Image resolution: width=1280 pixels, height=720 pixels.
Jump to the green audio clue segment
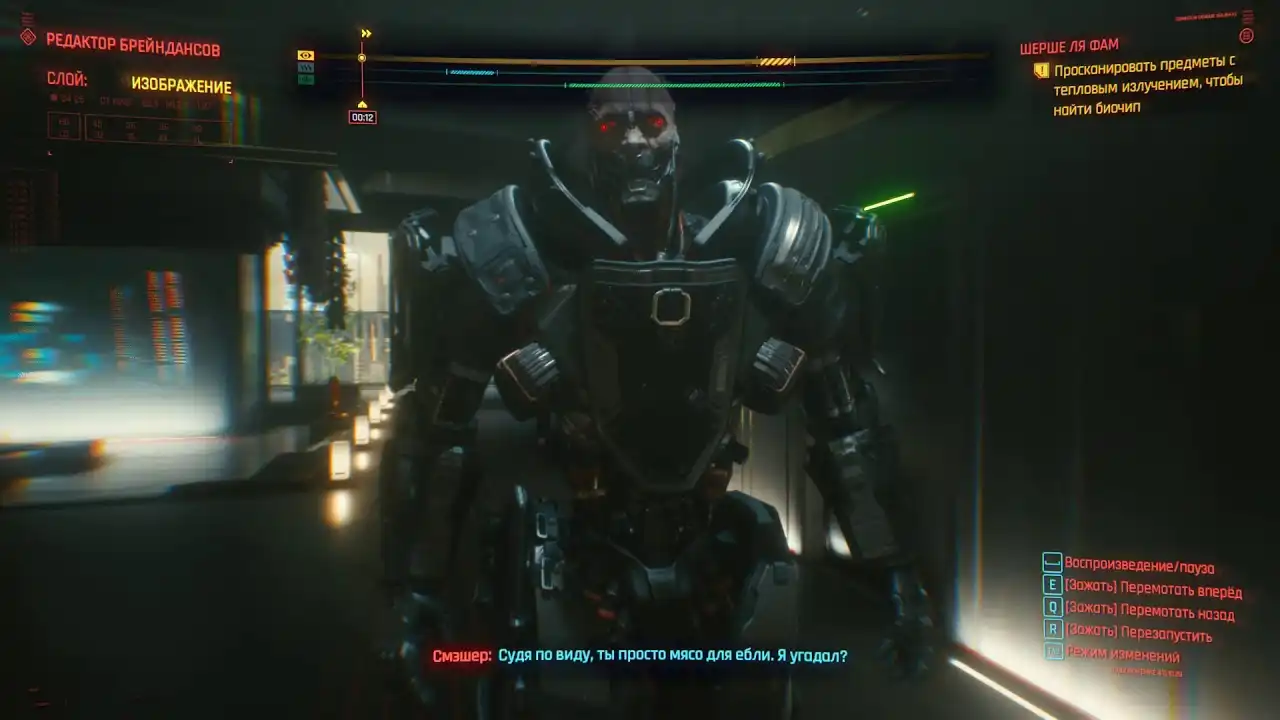pyautogui.click(x=674, y=85)
